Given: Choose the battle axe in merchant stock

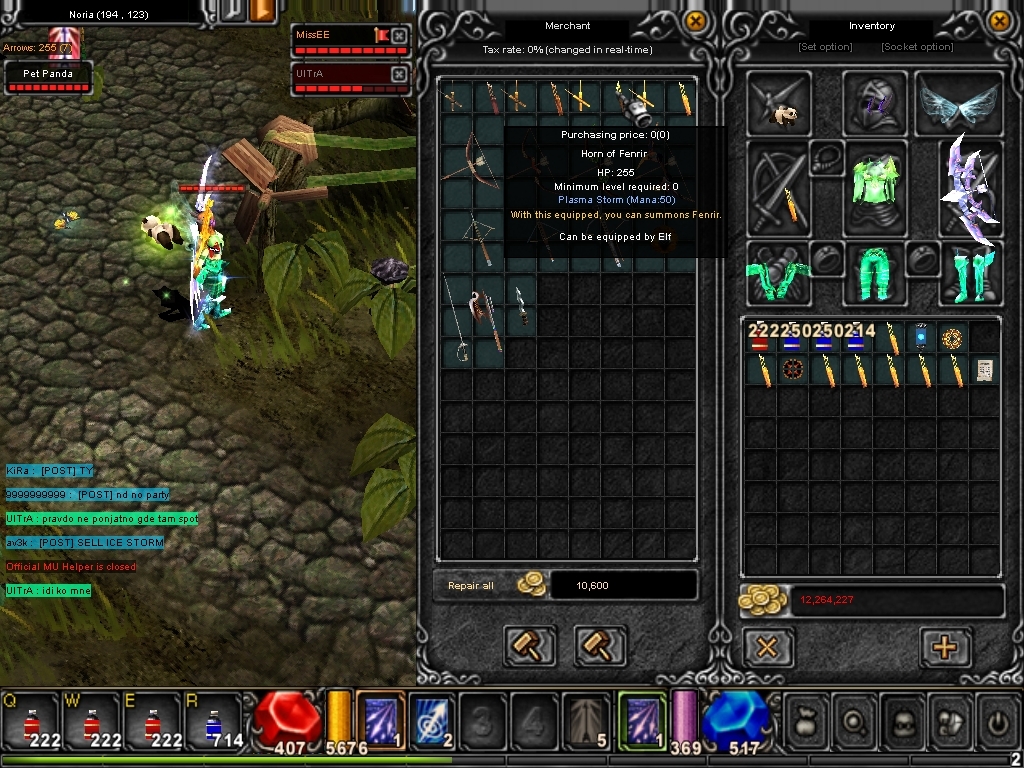Looking at the screenshot, I should tap(485, 308).
